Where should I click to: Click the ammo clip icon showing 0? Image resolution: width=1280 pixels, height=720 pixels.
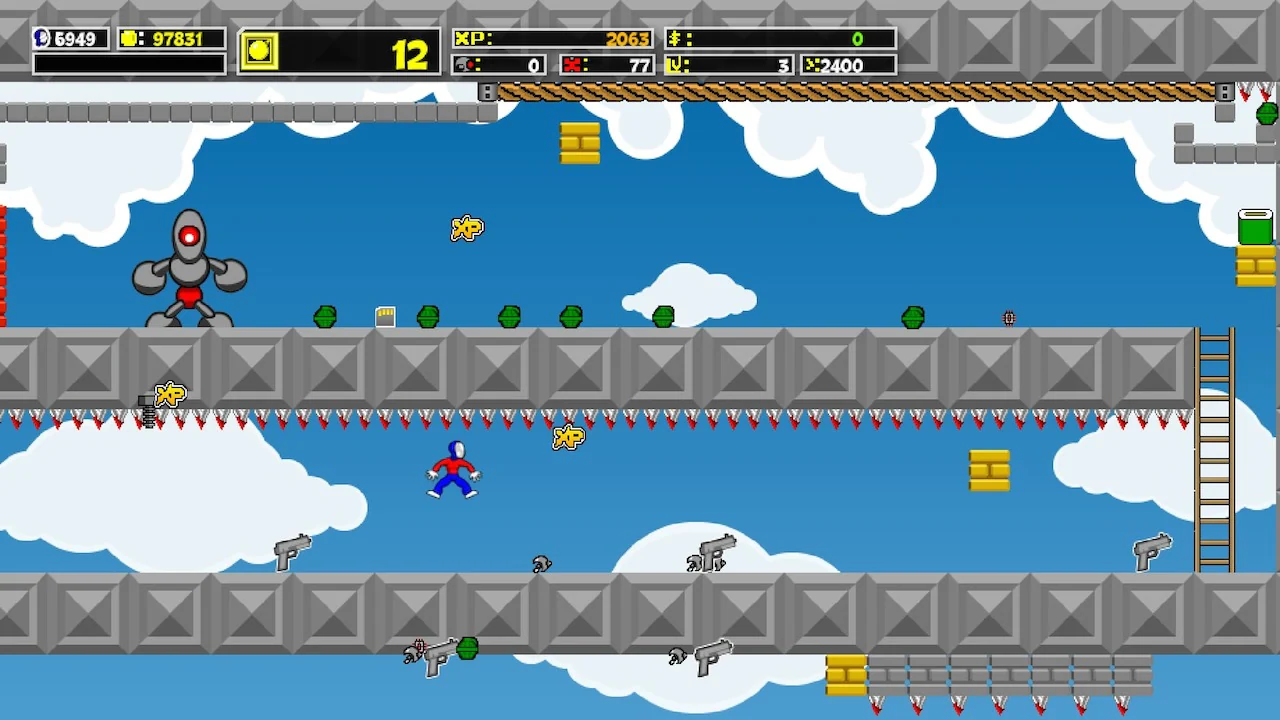(x=463, y=64)
